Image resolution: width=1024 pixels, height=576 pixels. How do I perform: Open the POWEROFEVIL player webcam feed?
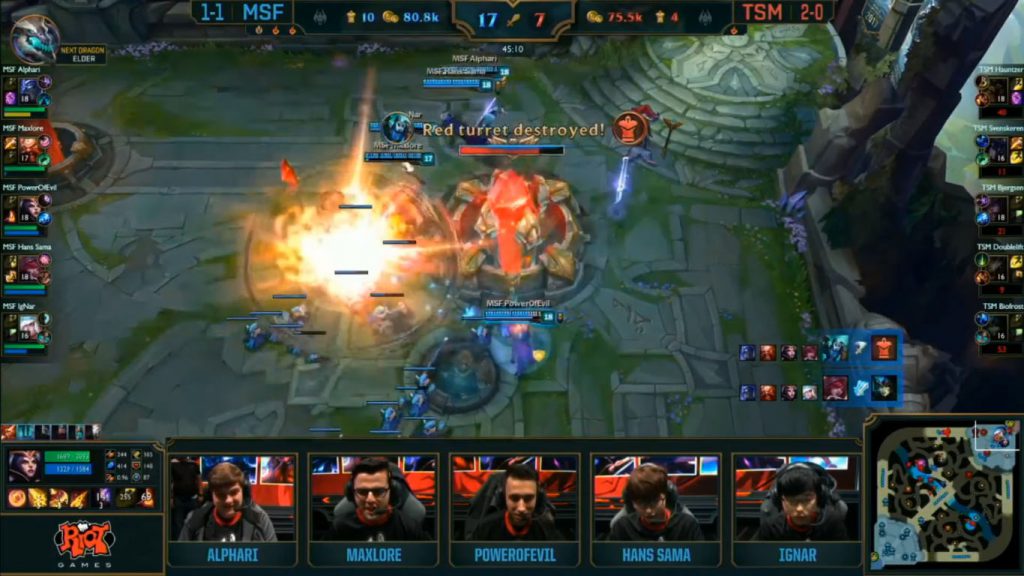(x=514, y=497)
